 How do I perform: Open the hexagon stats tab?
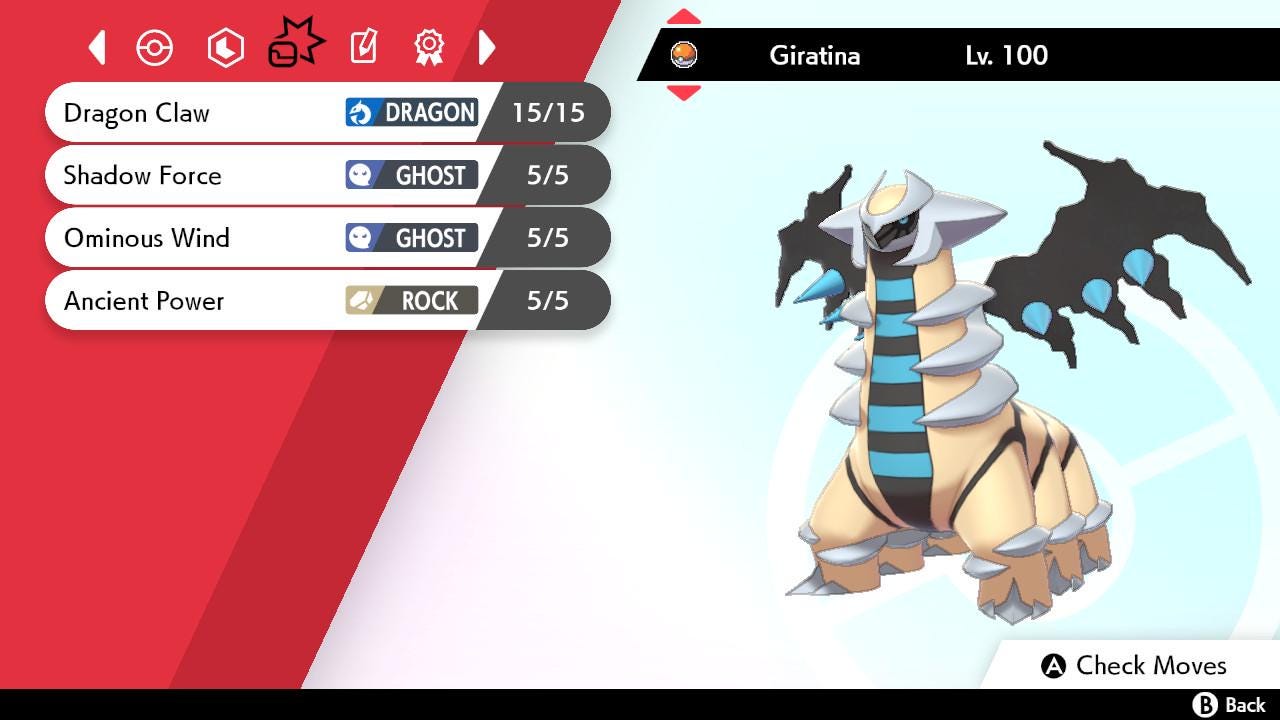pyautogui.click(x=225, y=47)
